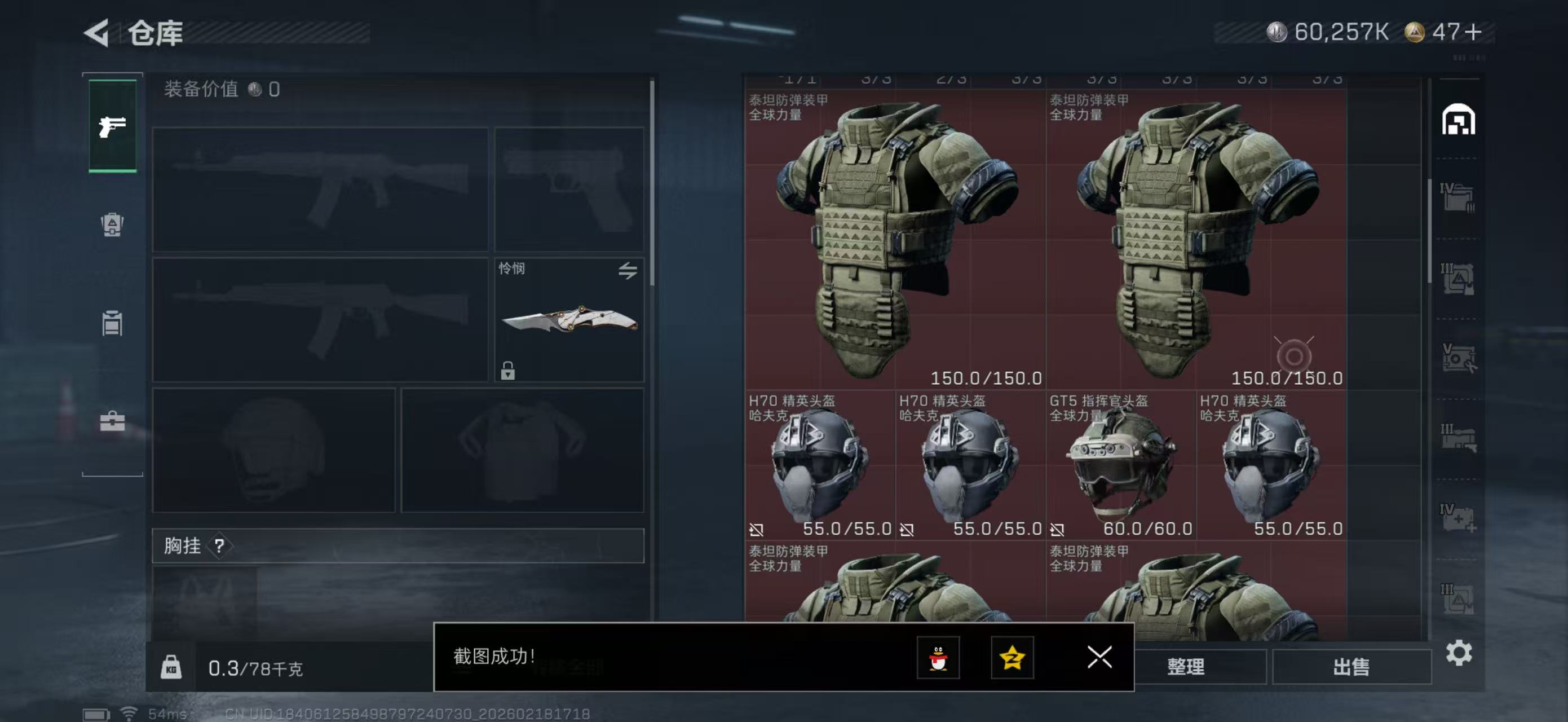1568x722 pixels.
Task: Toggle the disable marker on first H70 helmet
Action: (757, 530)
